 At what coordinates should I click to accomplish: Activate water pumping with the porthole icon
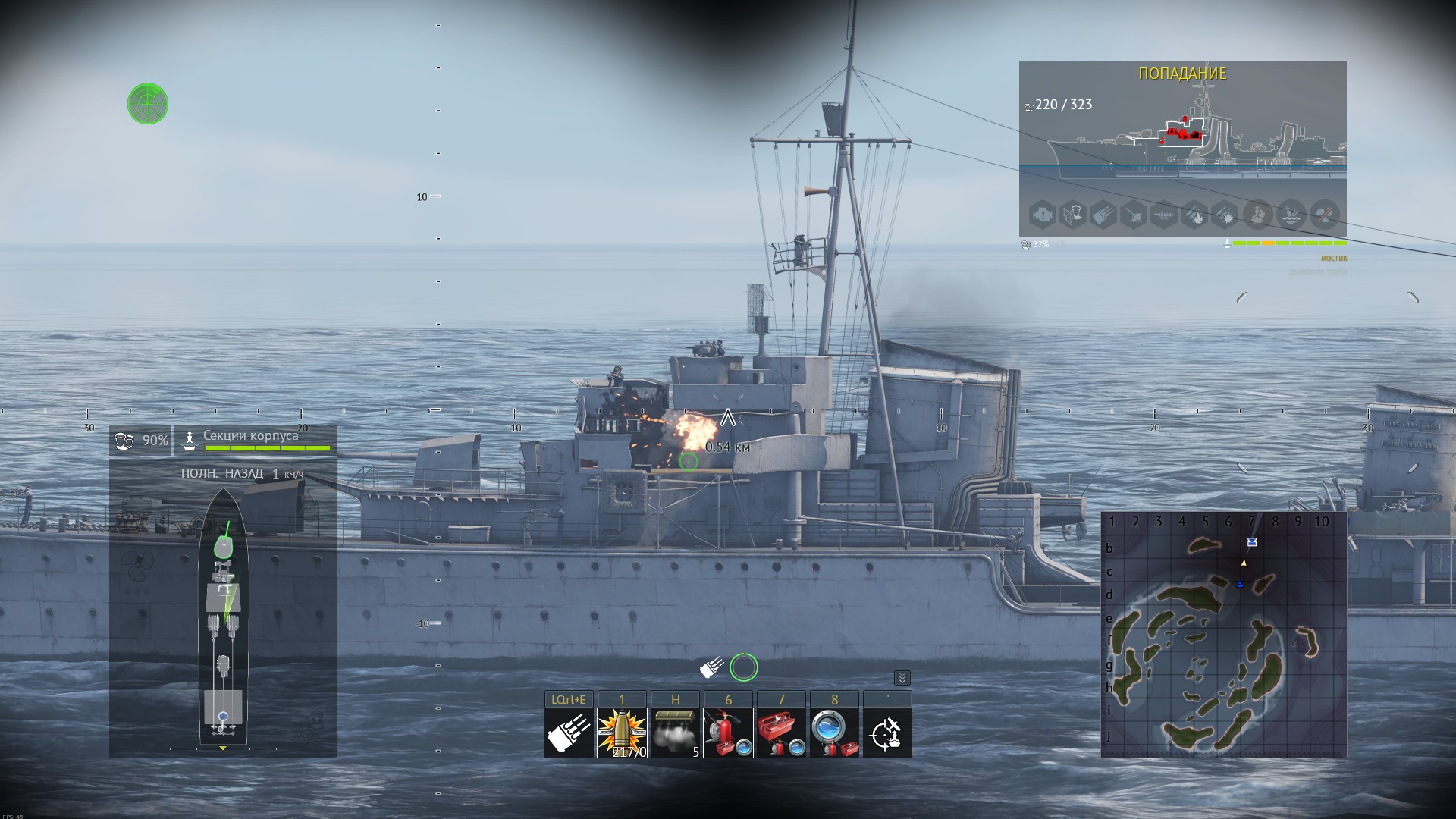click(x=834, y=733)
